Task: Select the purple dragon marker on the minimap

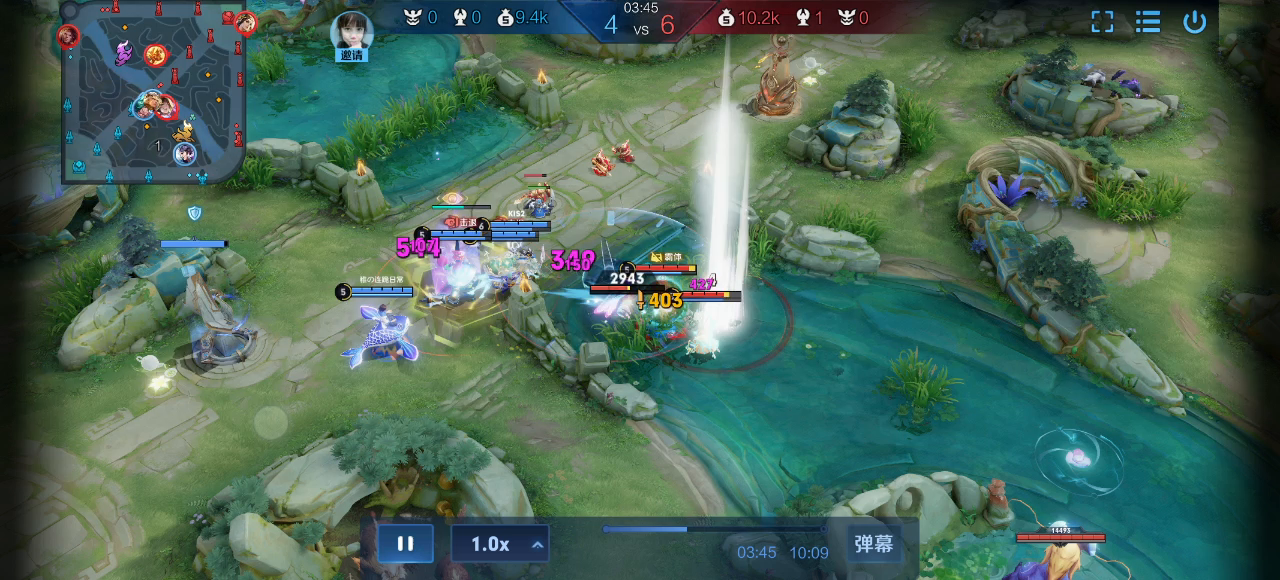Action: click(x=124, y=53)
